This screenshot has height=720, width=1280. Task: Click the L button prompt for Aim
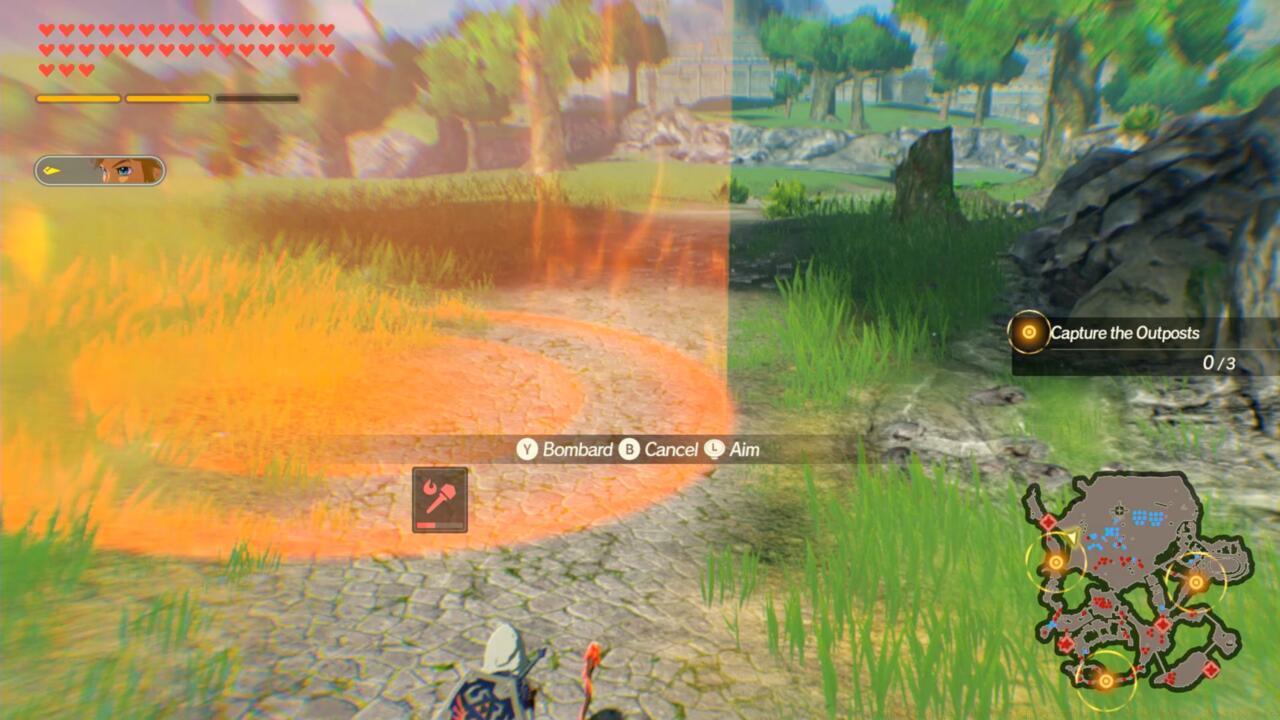tap(714, 450)
